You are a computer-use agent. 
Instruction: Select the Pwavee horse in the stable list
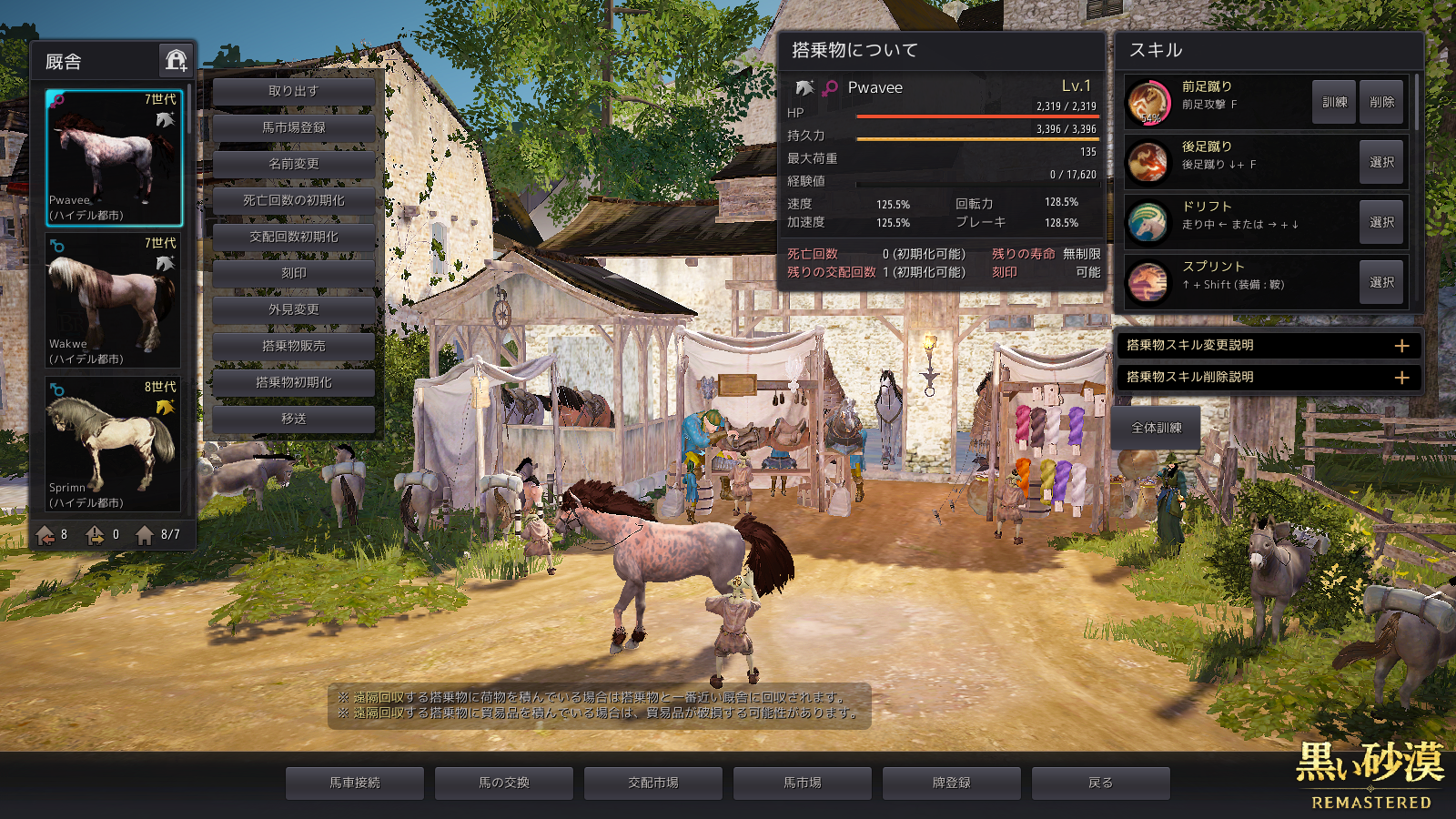114,157
